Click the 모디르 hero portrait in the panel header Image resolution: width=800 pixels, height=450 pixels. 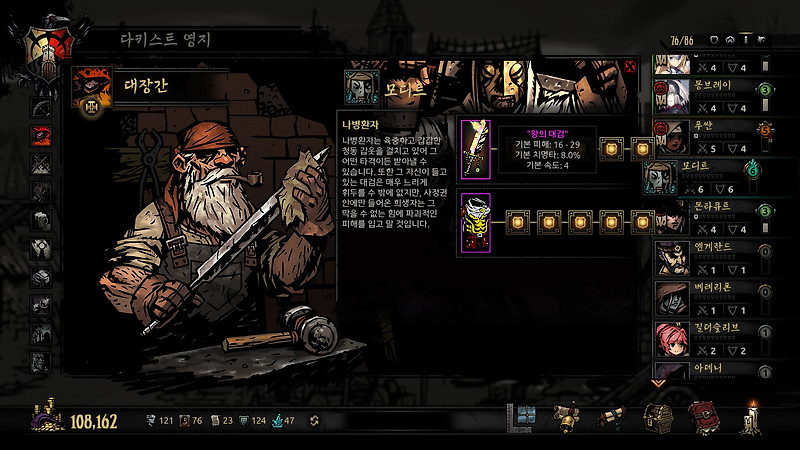357,86
